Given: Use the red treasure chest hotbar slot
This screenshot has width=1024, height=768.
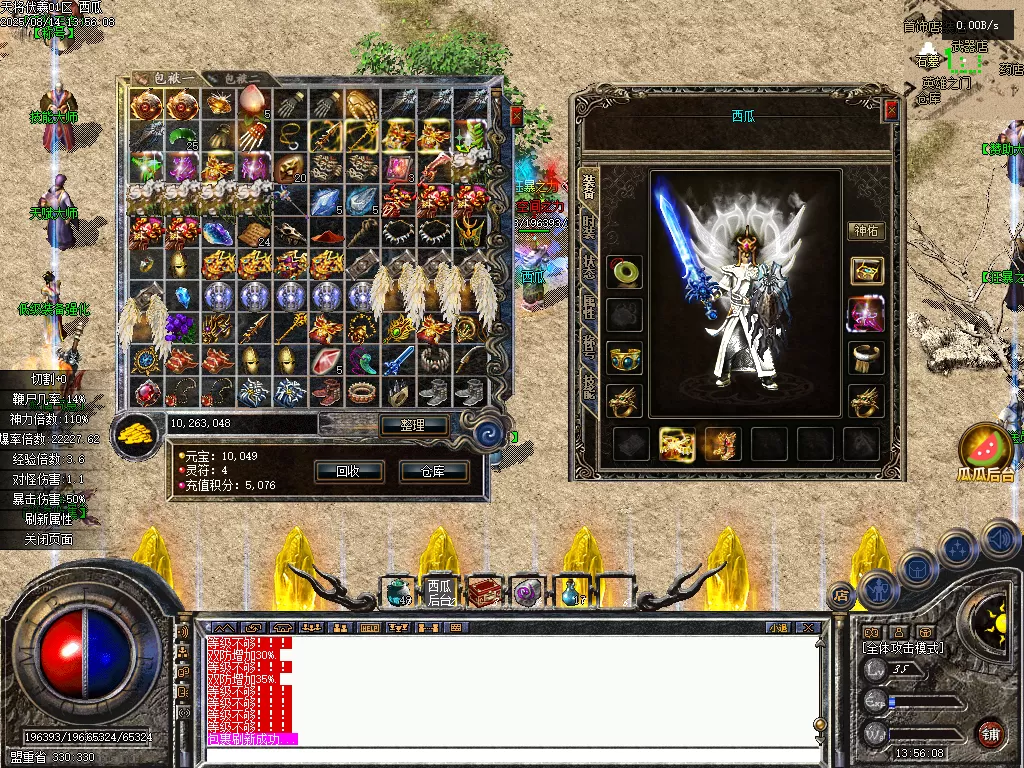Looking at the screenshot, I should [484, 592].
